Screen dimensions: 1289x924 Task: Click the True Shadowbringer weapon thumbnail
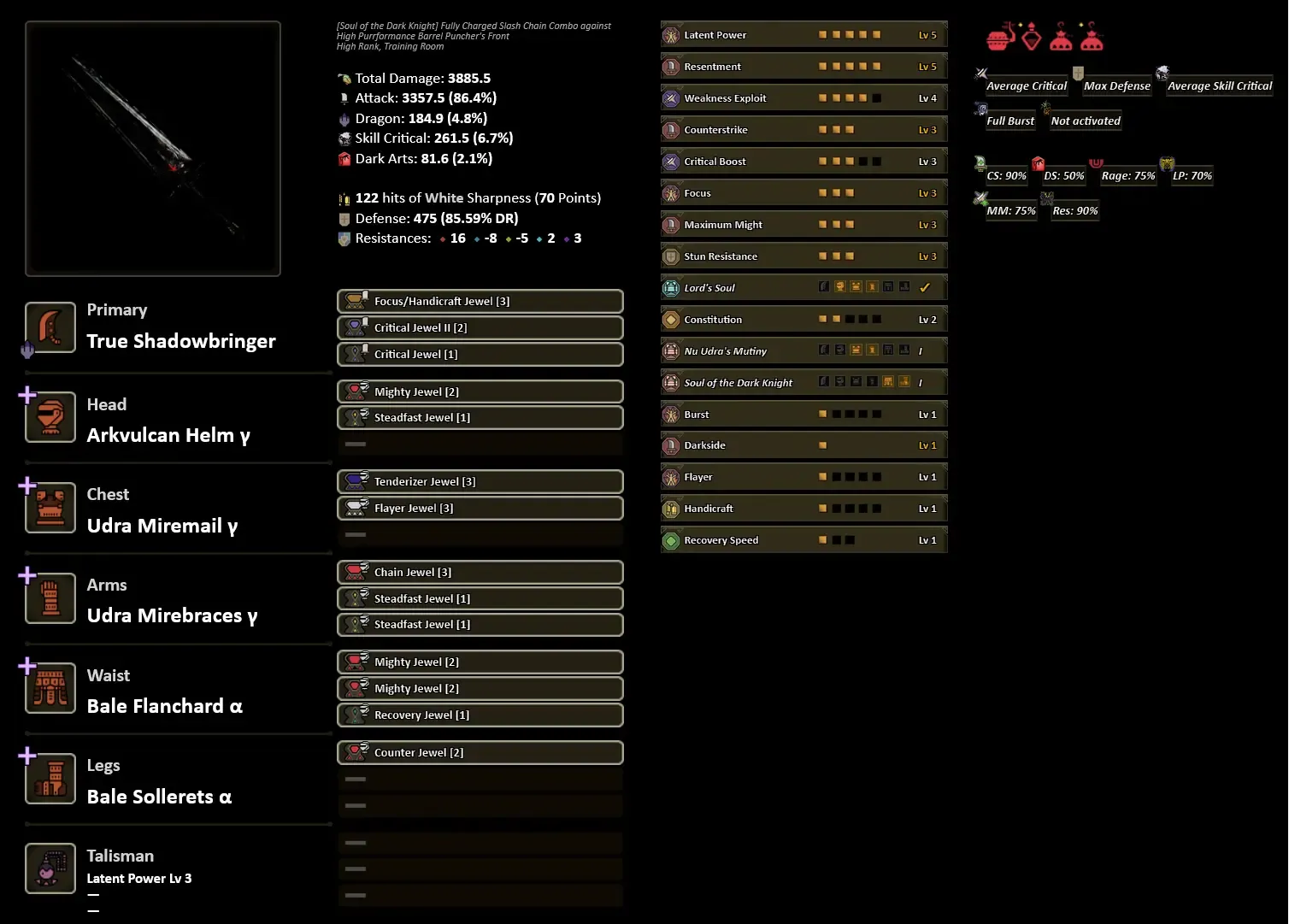(x=153, y=147)
